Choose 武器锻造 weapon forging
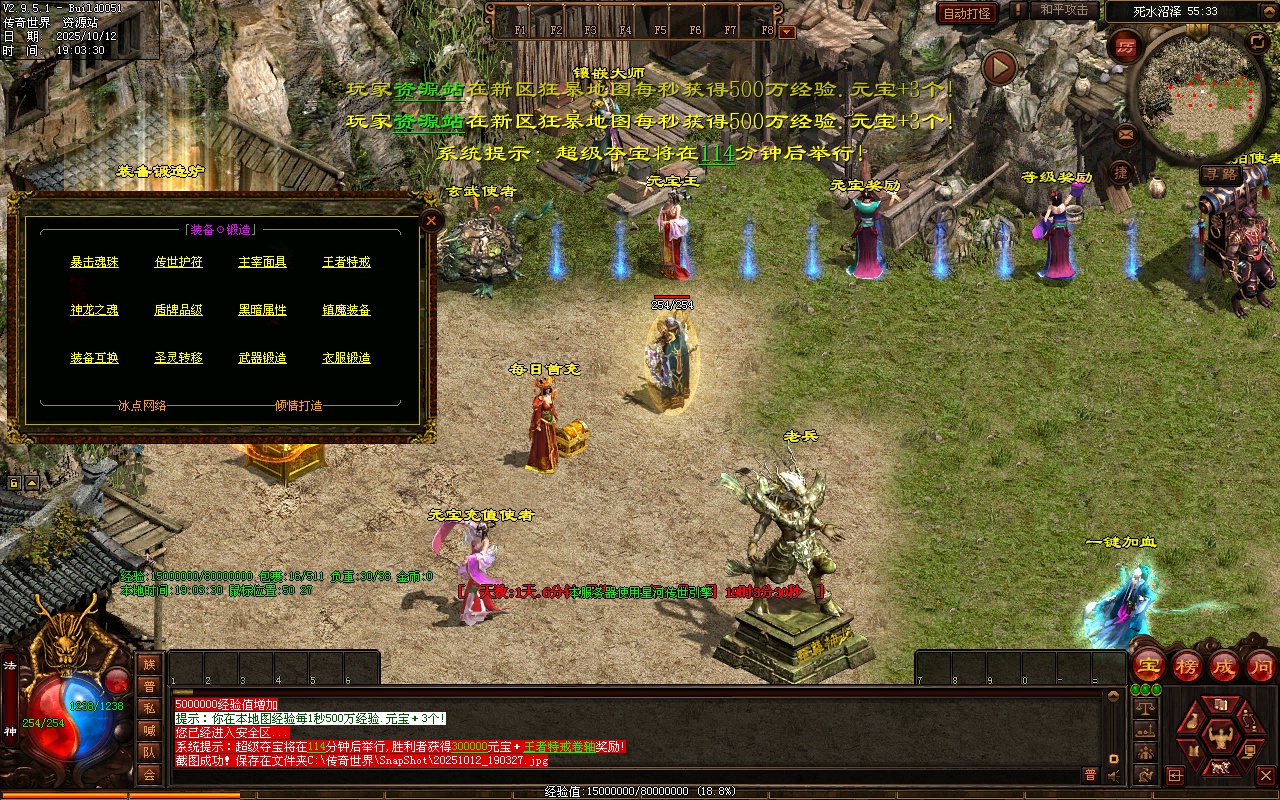 click(262, 358)
